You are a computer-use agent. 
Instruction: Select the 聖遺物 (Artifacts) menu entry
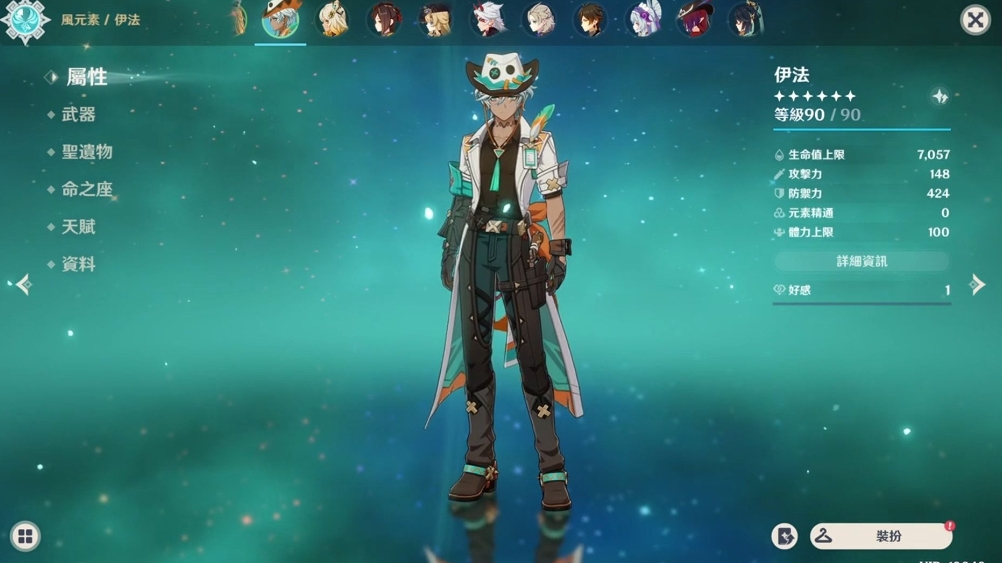point(87,152)
